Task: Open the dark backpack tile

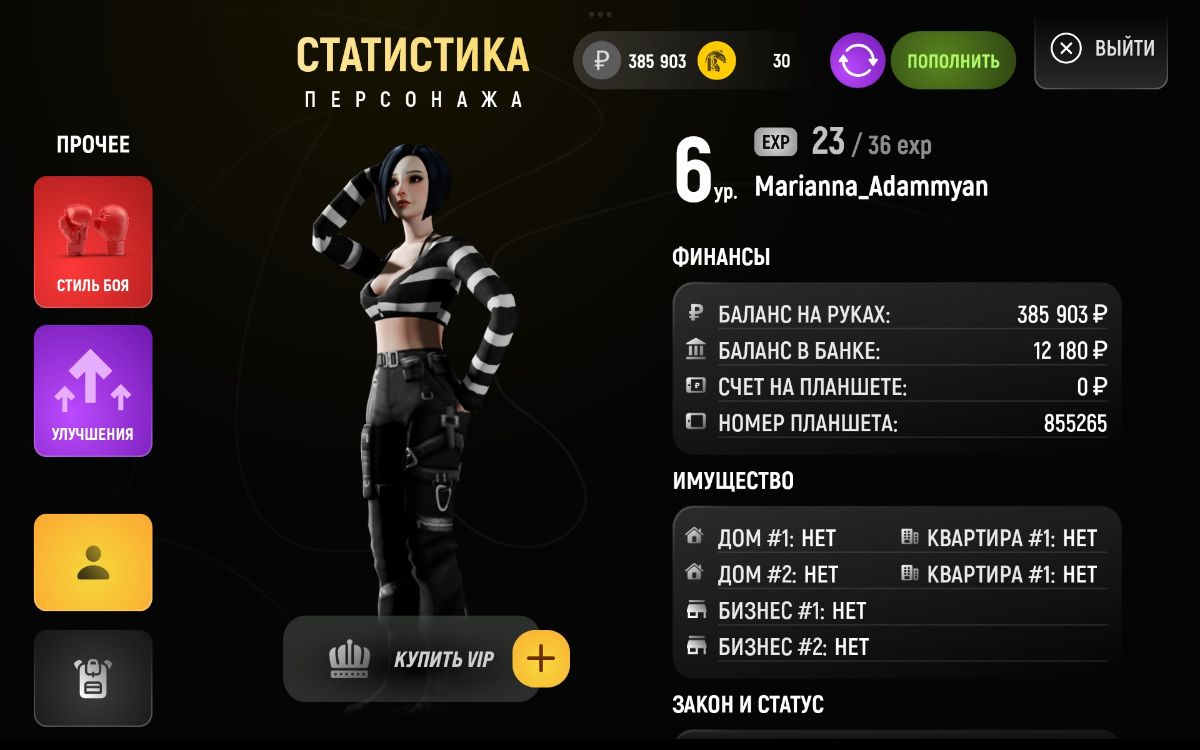Action: (x=93, y=678)
